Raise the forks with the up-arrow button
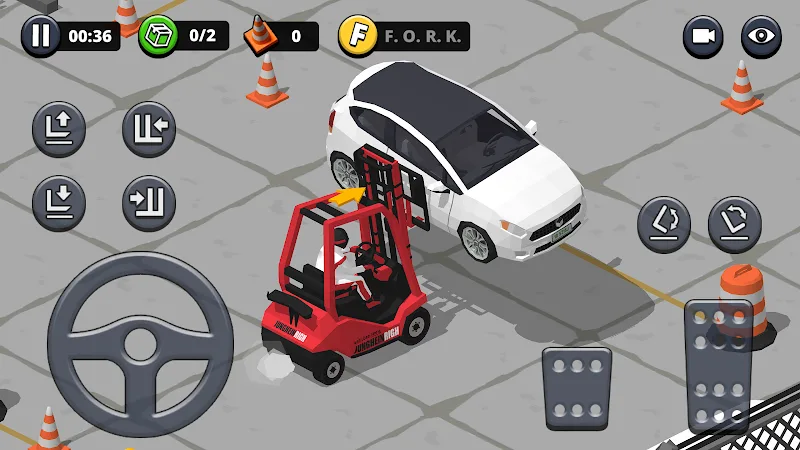The width and height of the screenshot is (800, 450). [59, 129]
